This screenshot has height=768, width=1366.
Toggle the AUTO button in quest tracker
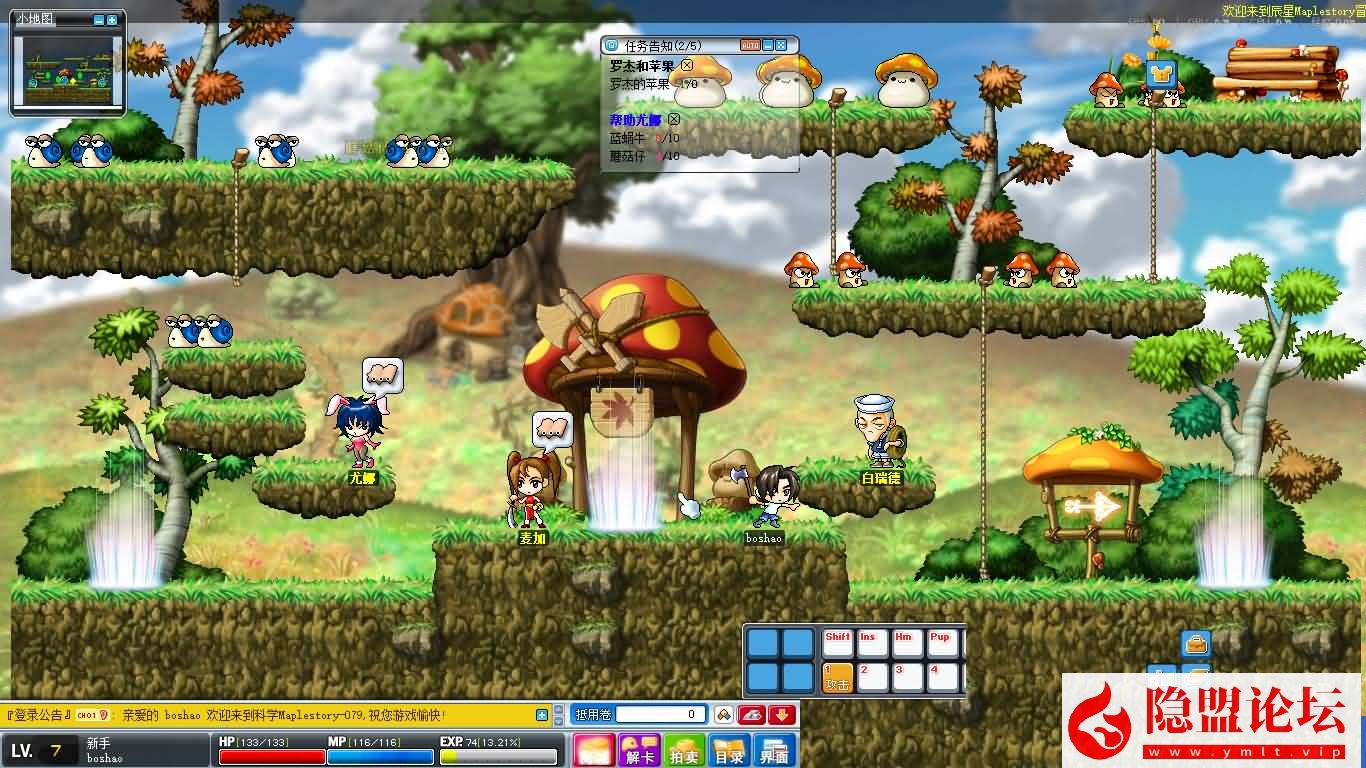tap(750, 45)
